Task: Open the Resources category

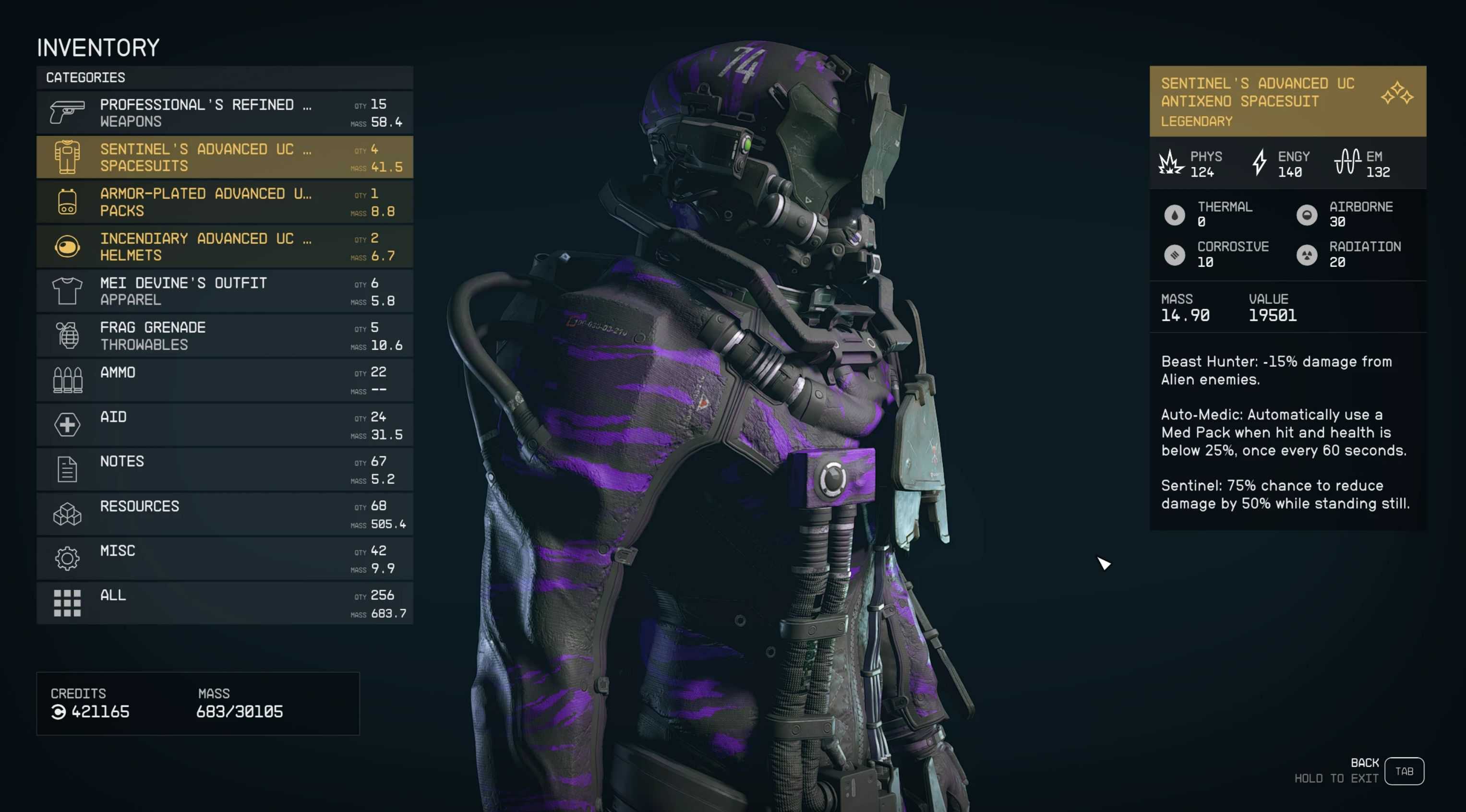Action: click(224, 514)
